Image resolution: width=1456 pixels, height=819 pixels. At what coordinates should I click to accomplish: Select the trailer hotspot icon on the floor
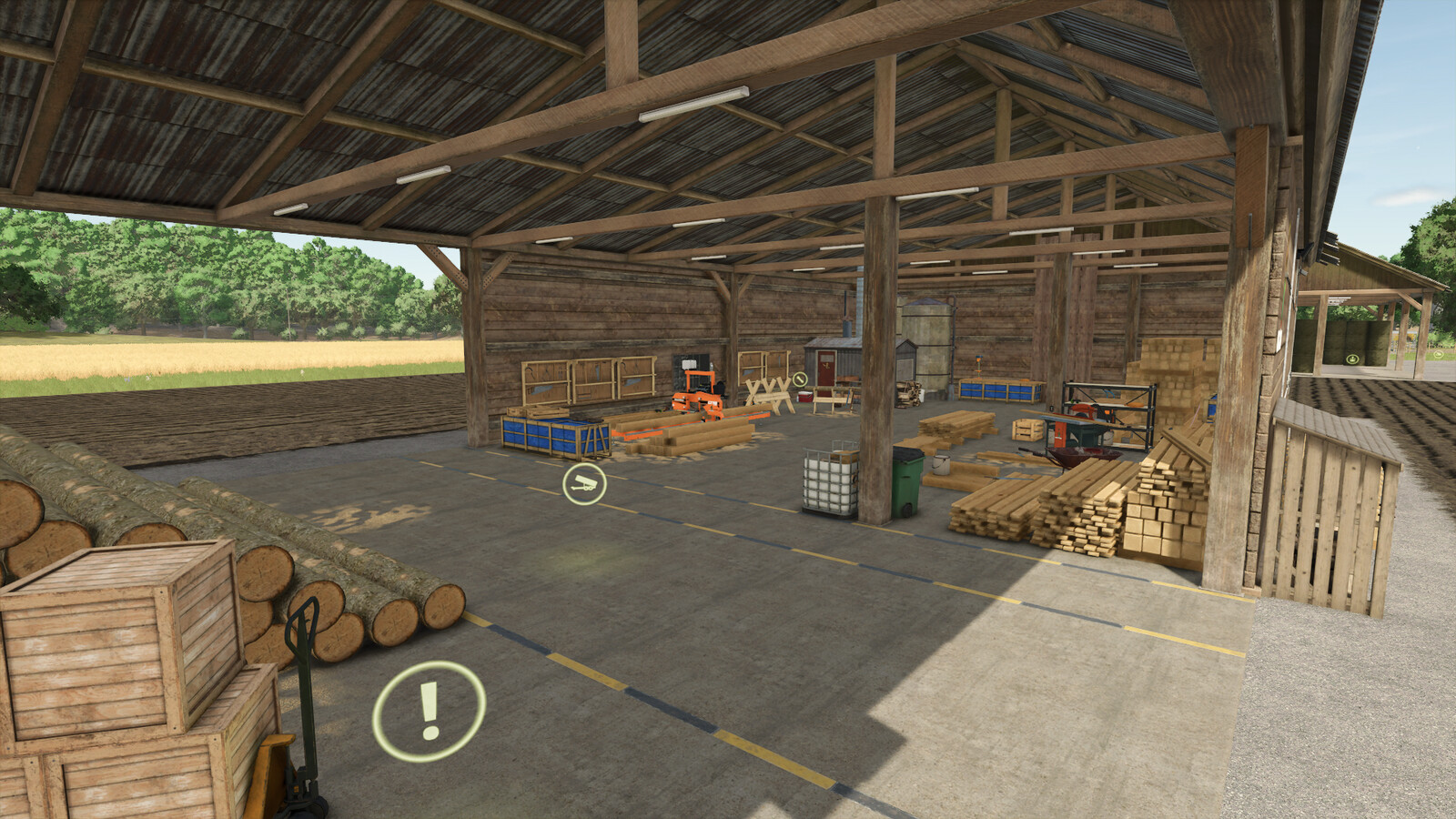pyautogui.click(x=583, y=485)
